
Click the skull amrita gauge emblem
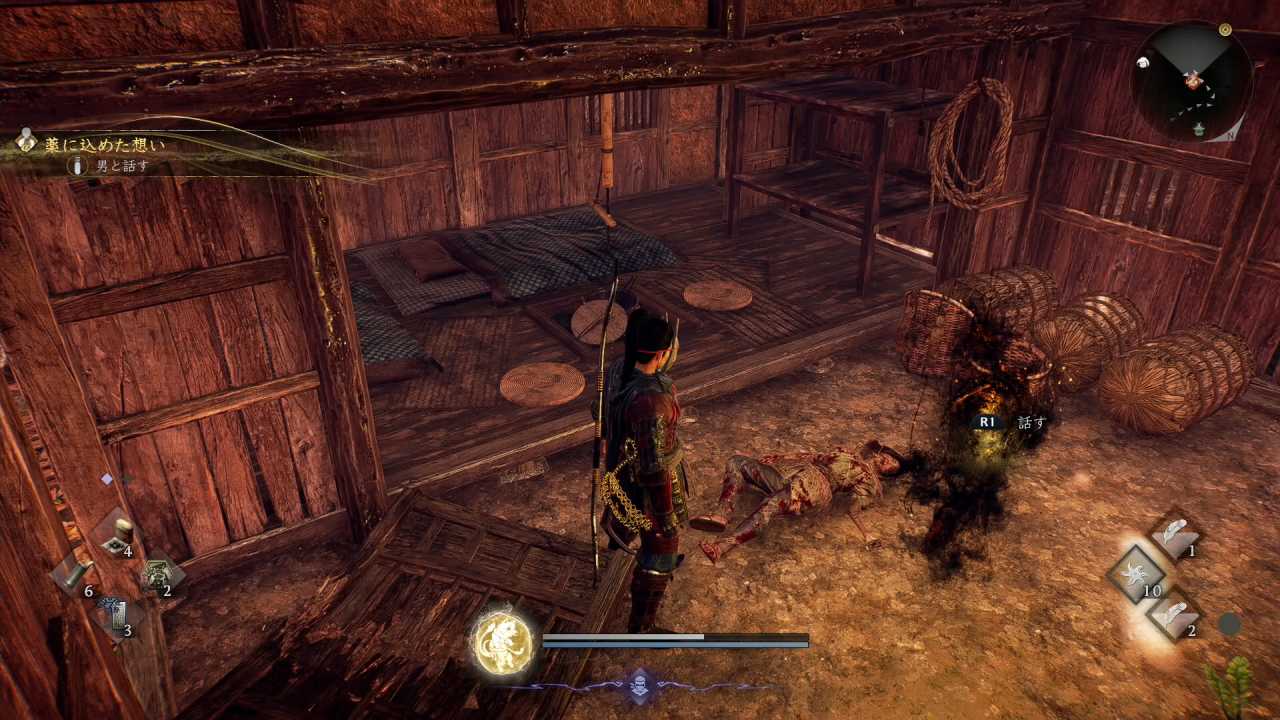click(640, 686)
